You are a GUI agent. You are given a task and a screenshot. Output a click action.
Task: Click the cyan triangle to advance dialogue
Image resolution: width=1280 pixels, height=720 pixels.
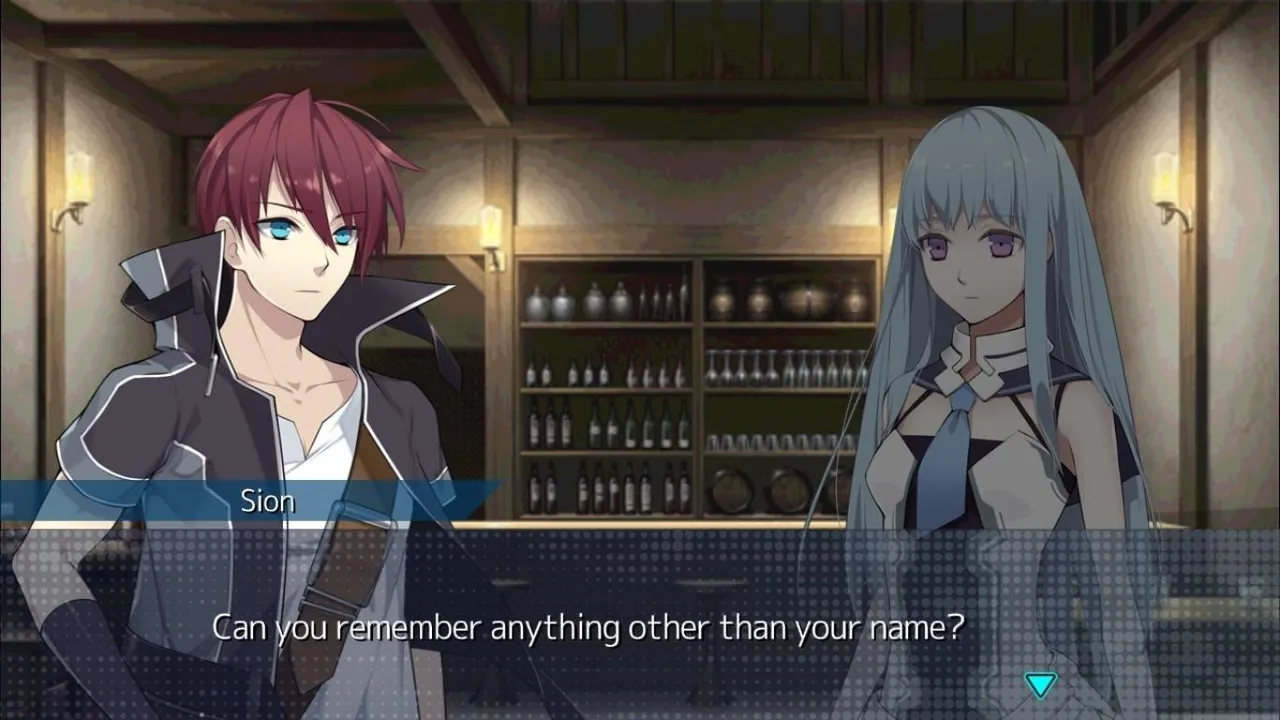[x=1040, y=683]
